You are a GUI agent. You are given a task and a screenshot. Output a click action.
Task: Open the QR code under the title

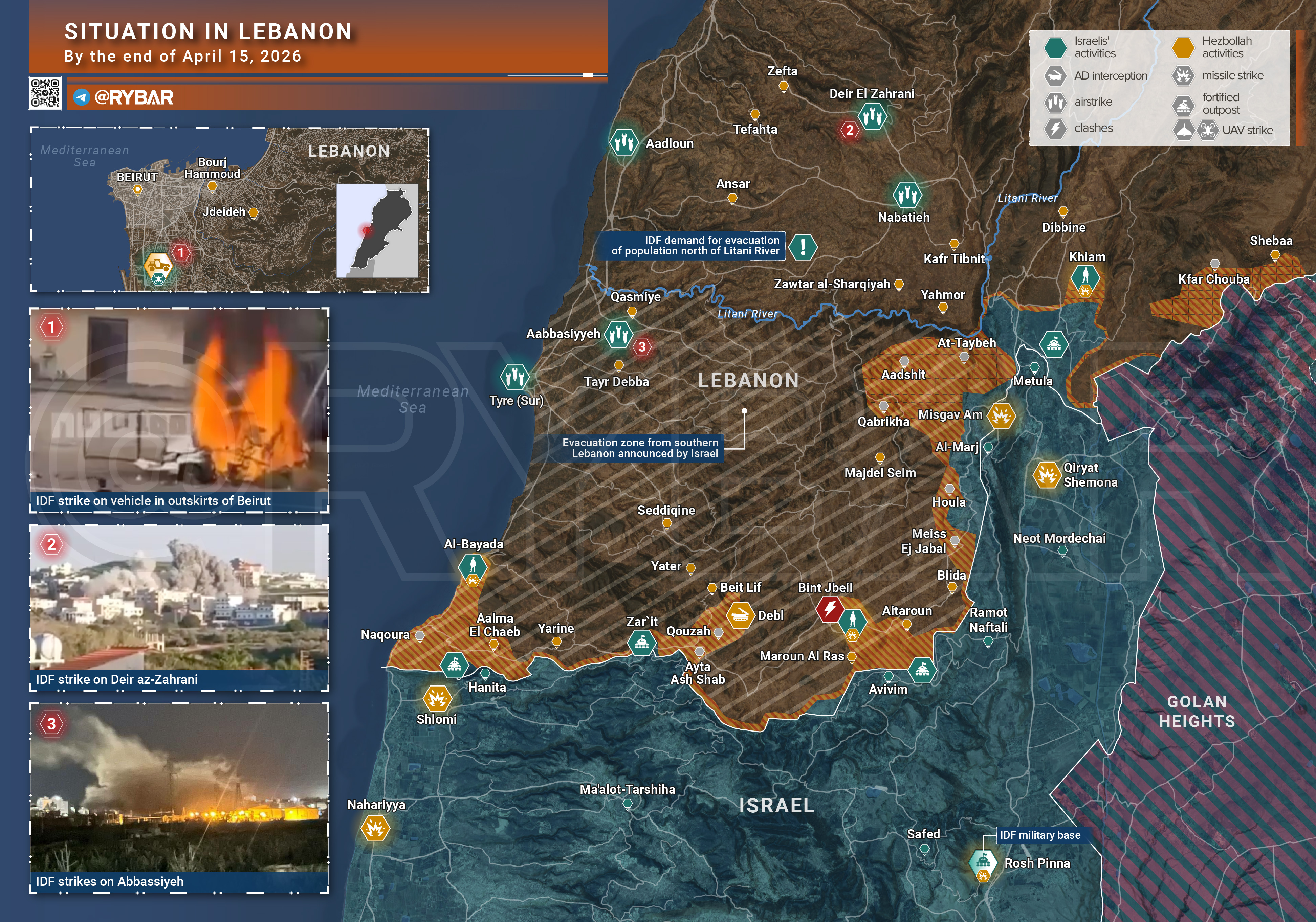[x=45, y=93]
